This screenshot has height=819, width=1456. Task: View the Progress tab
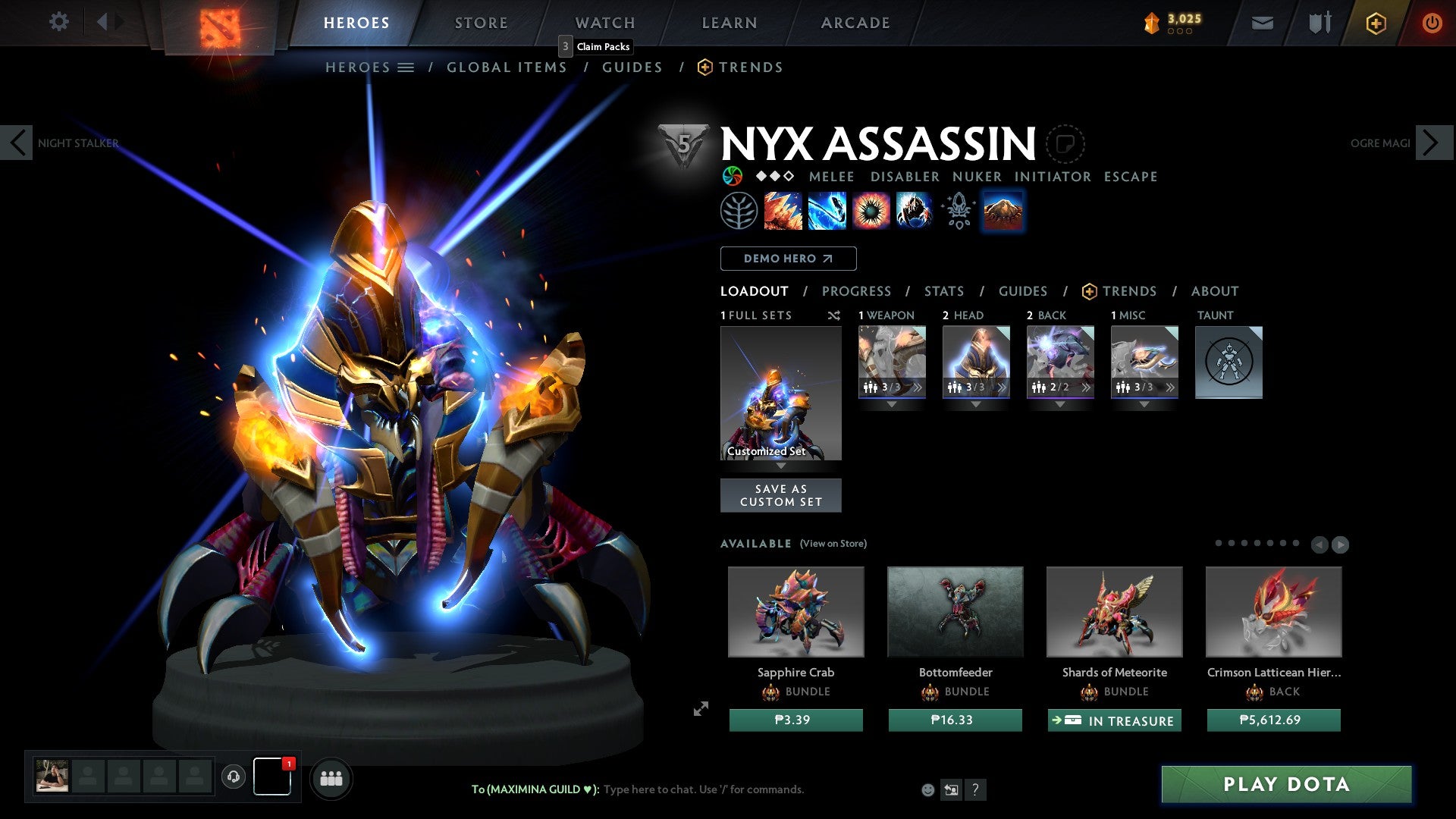[x=856, y=291]
